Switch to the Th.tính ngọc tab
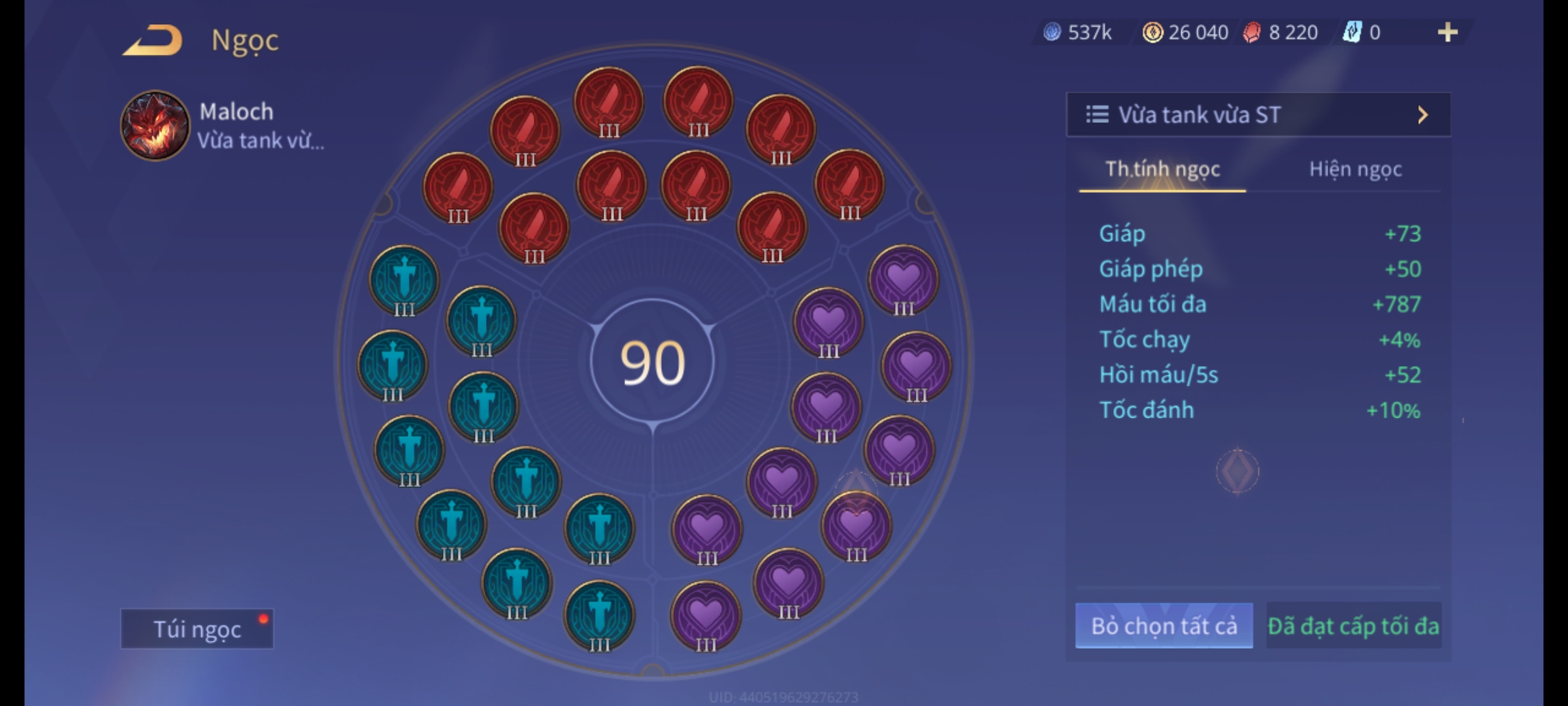The width and height of the screenshot is (1568, 706). coord(1162,169)
